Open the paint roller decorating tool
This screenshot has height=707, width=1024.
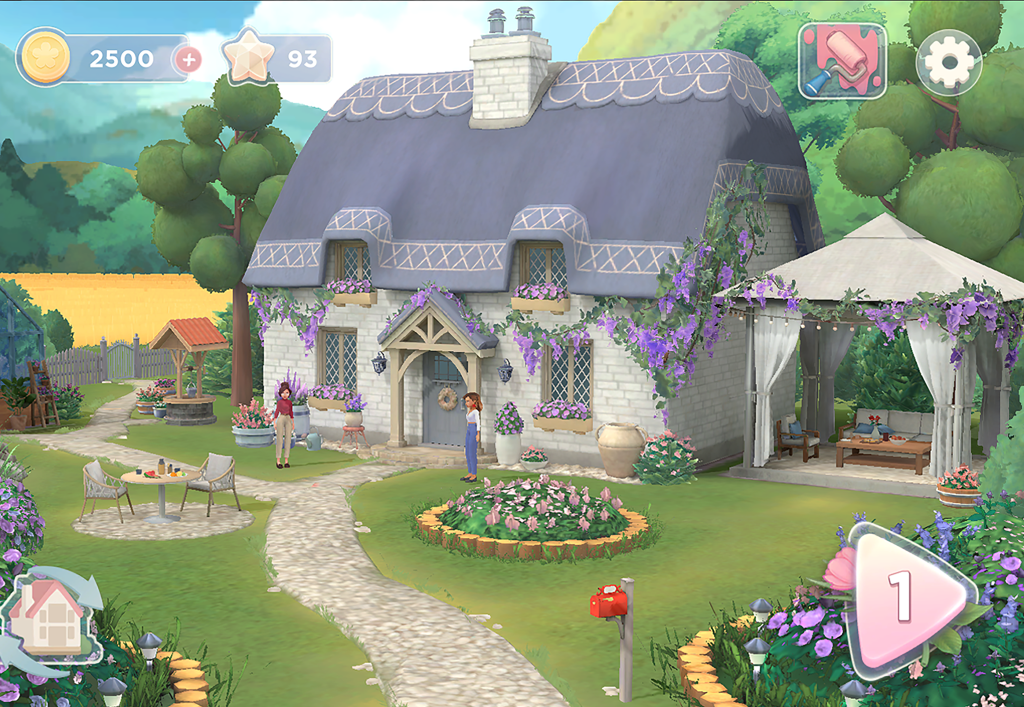coord(842,61)
